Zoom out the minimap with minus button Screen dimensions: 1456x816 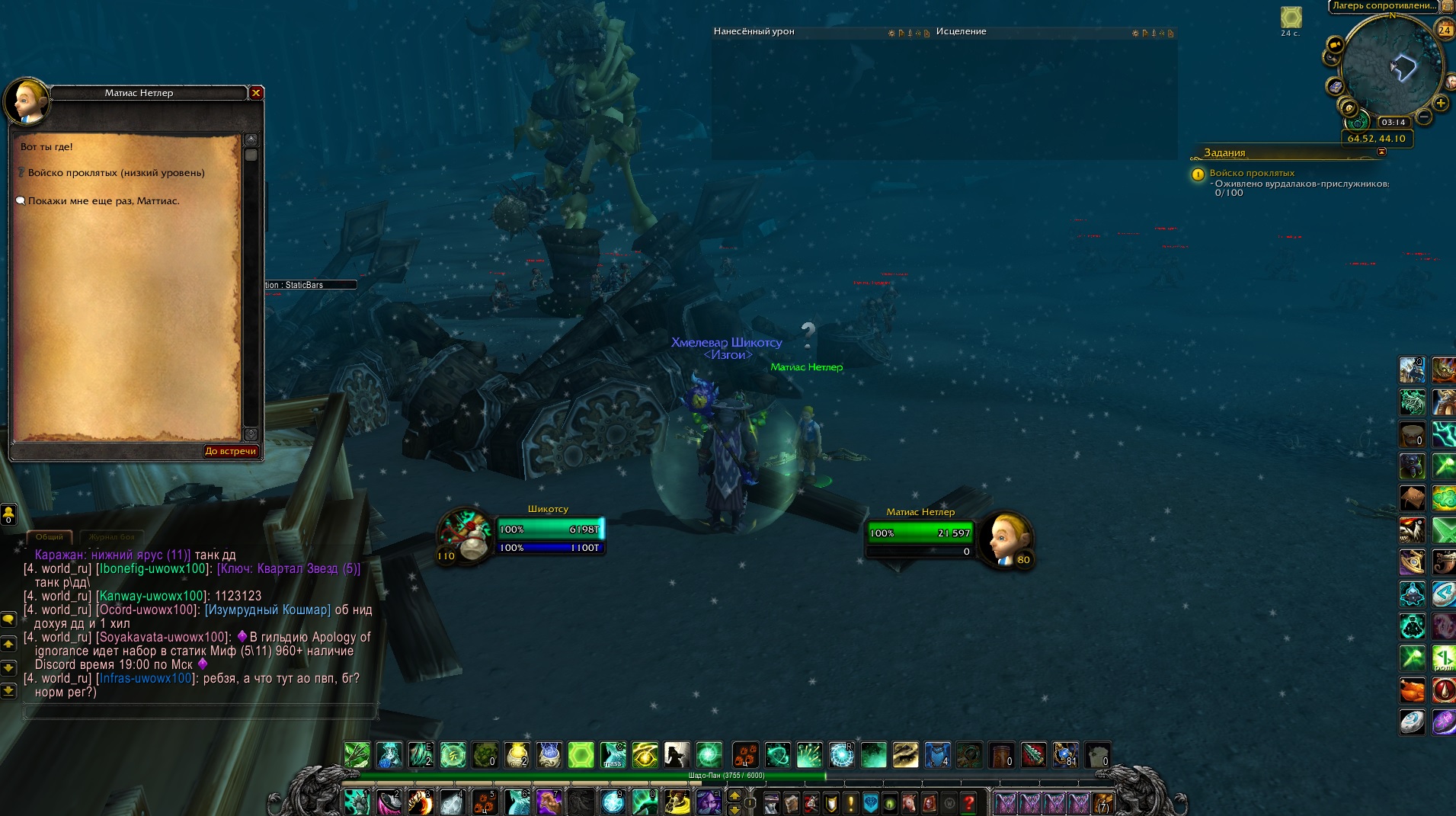click(1422, 117)
